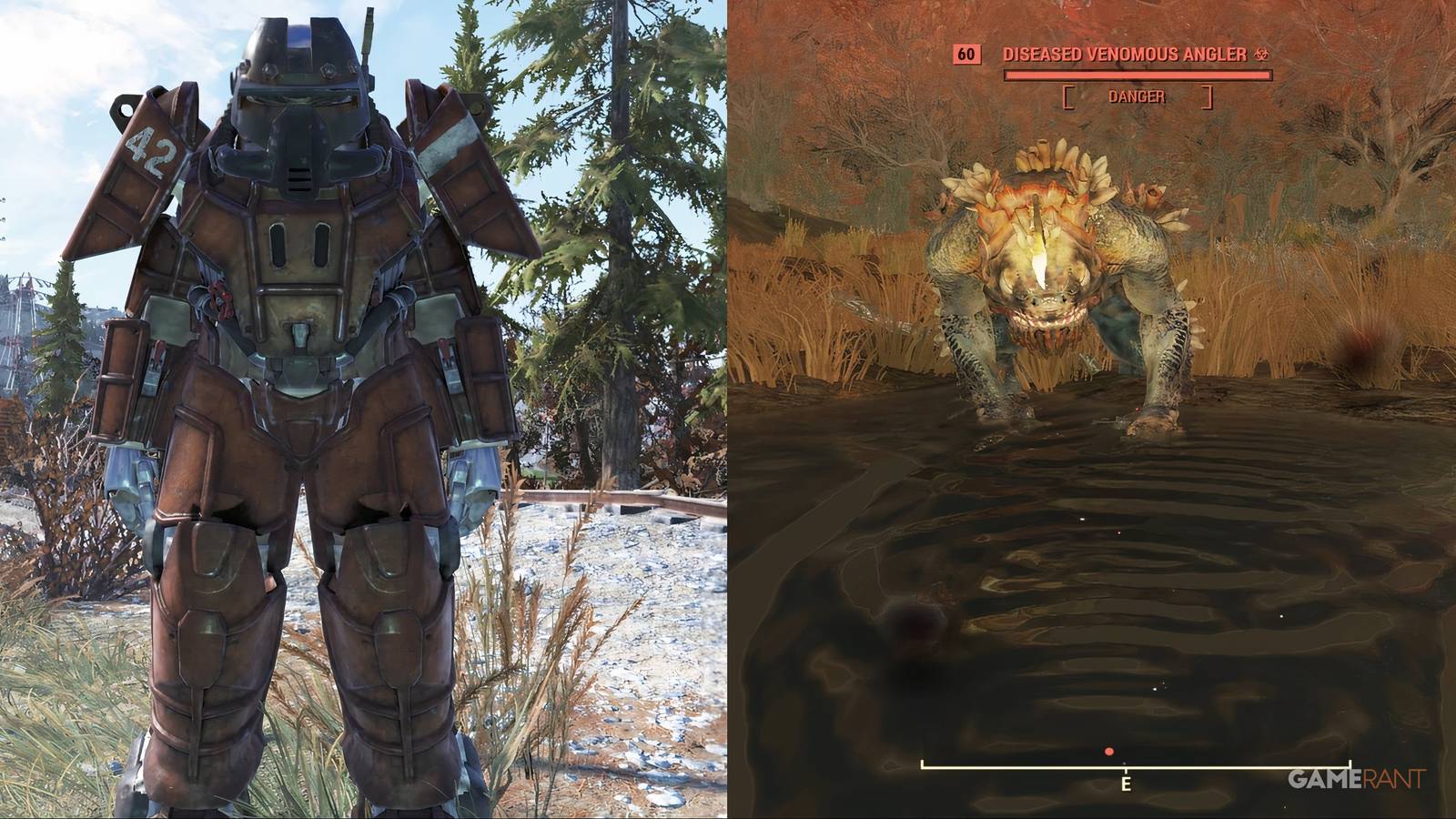Image resolution: width=1456 pixels, height=819 pixels.
Task: Click the DANGER warning label
Action: [x=1137, y=96]
